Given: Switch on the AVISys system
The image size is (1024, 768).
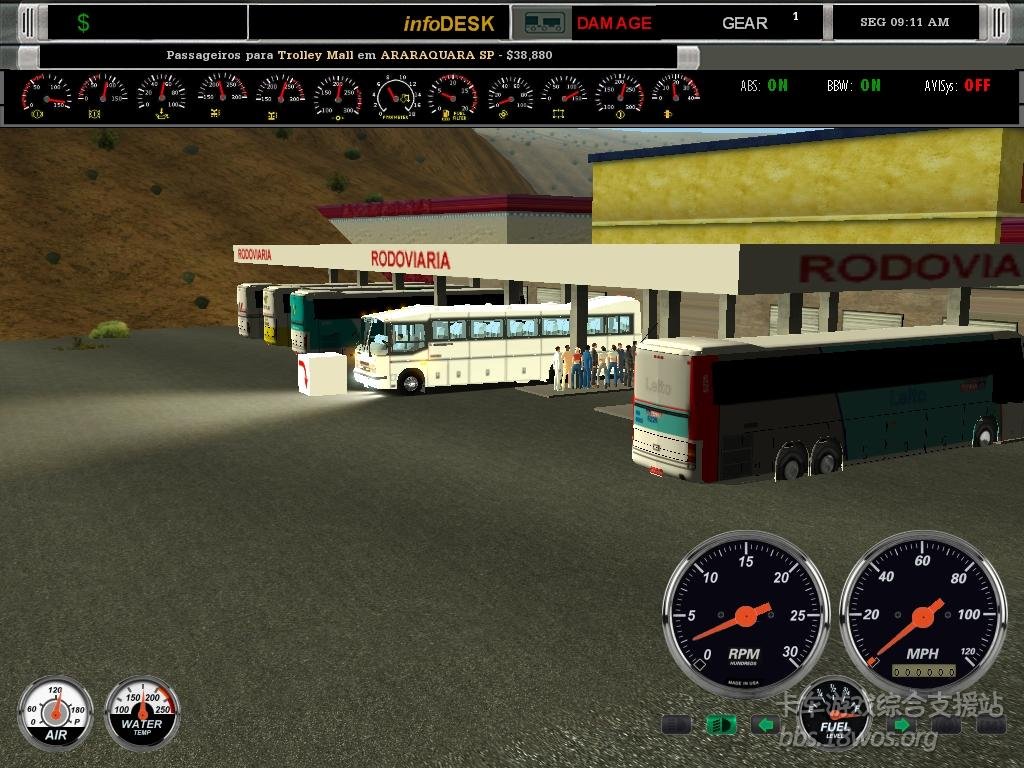Looking at the screenshot, I should pyautogui.click(x=957, y=86).
